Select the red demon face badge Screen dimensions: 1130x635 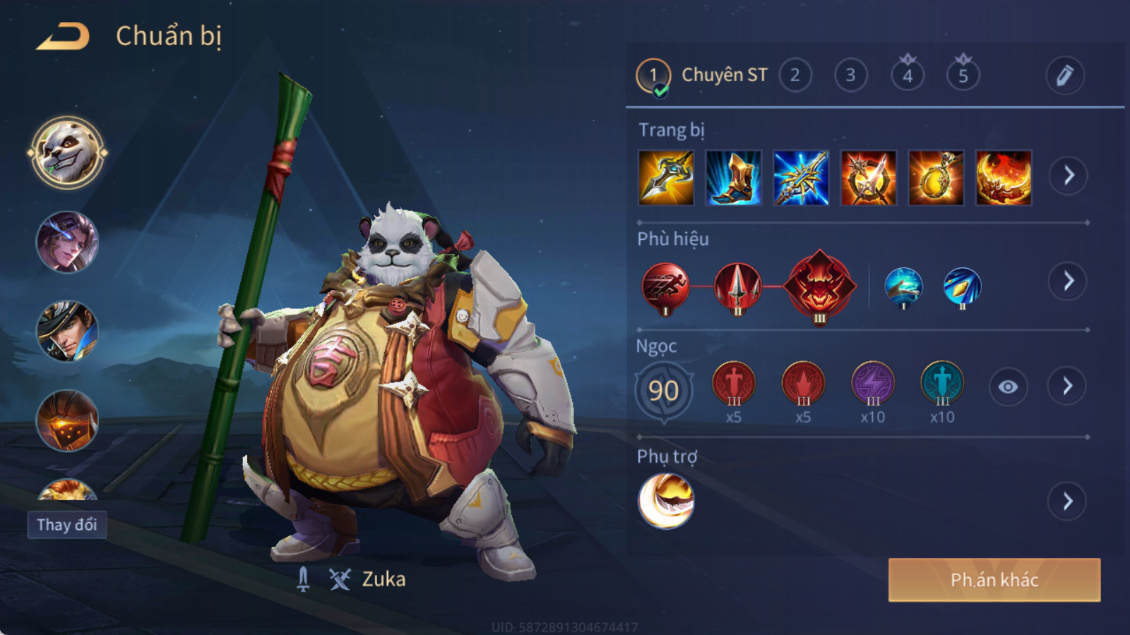[x=820, y=286]
